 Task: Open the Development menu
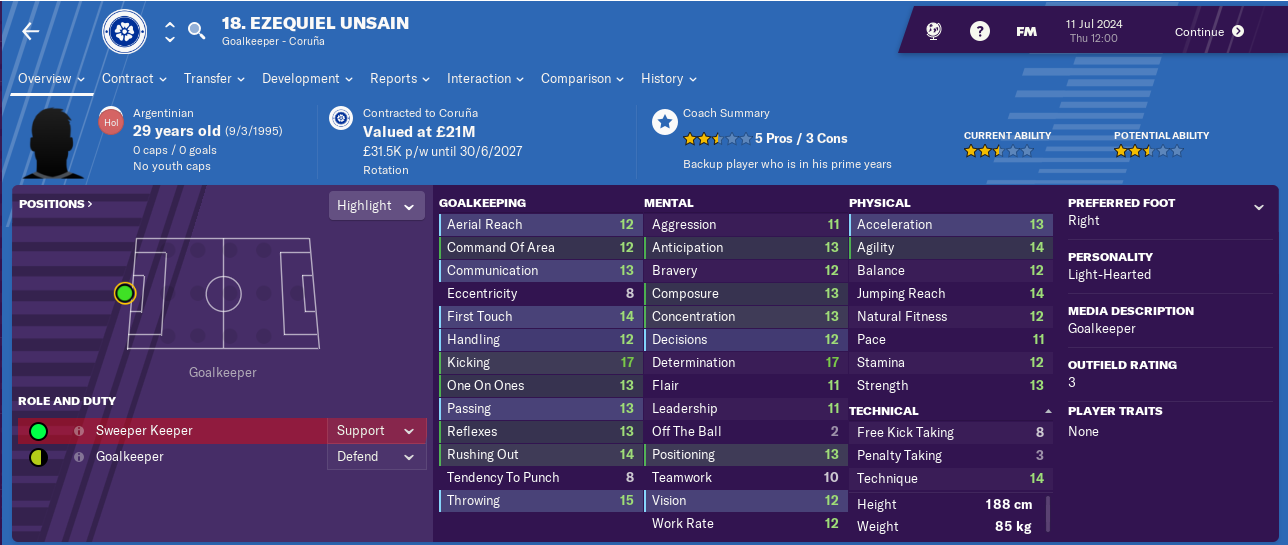click(308, 78)
